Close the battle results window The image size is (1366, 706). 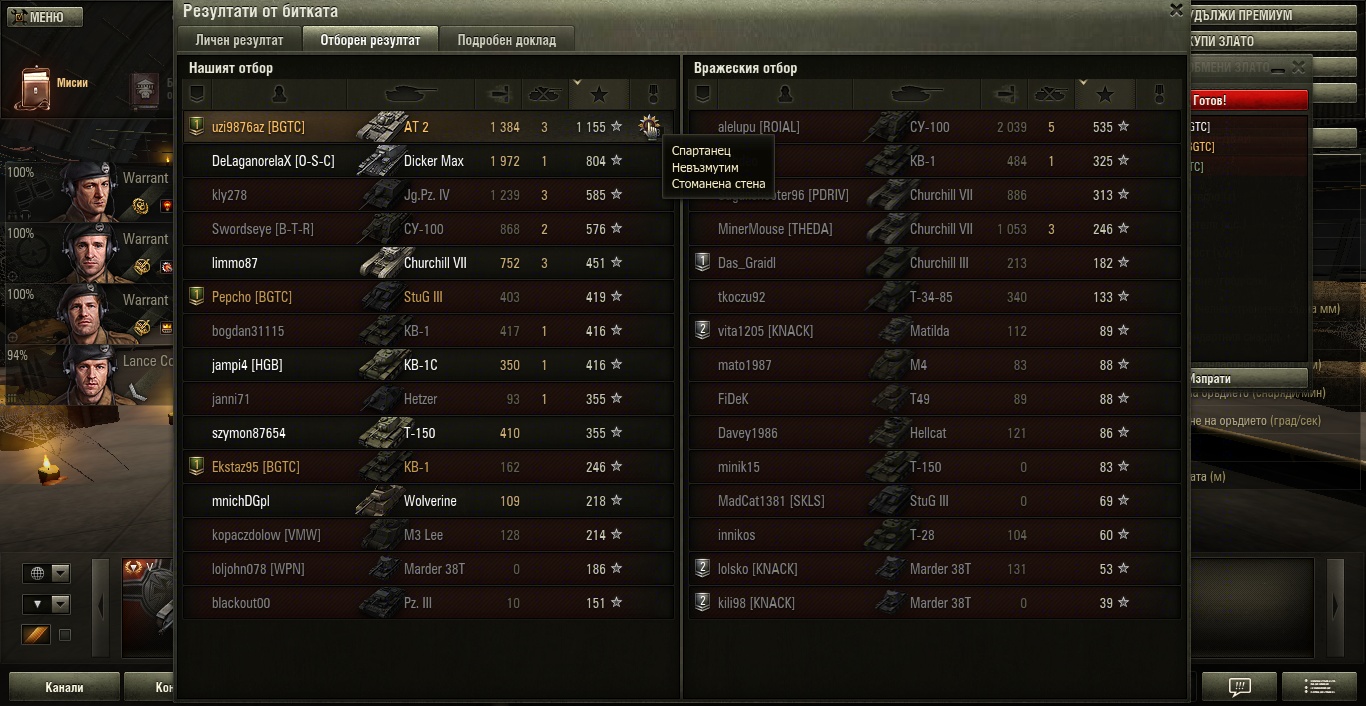tap(1176, 10)
